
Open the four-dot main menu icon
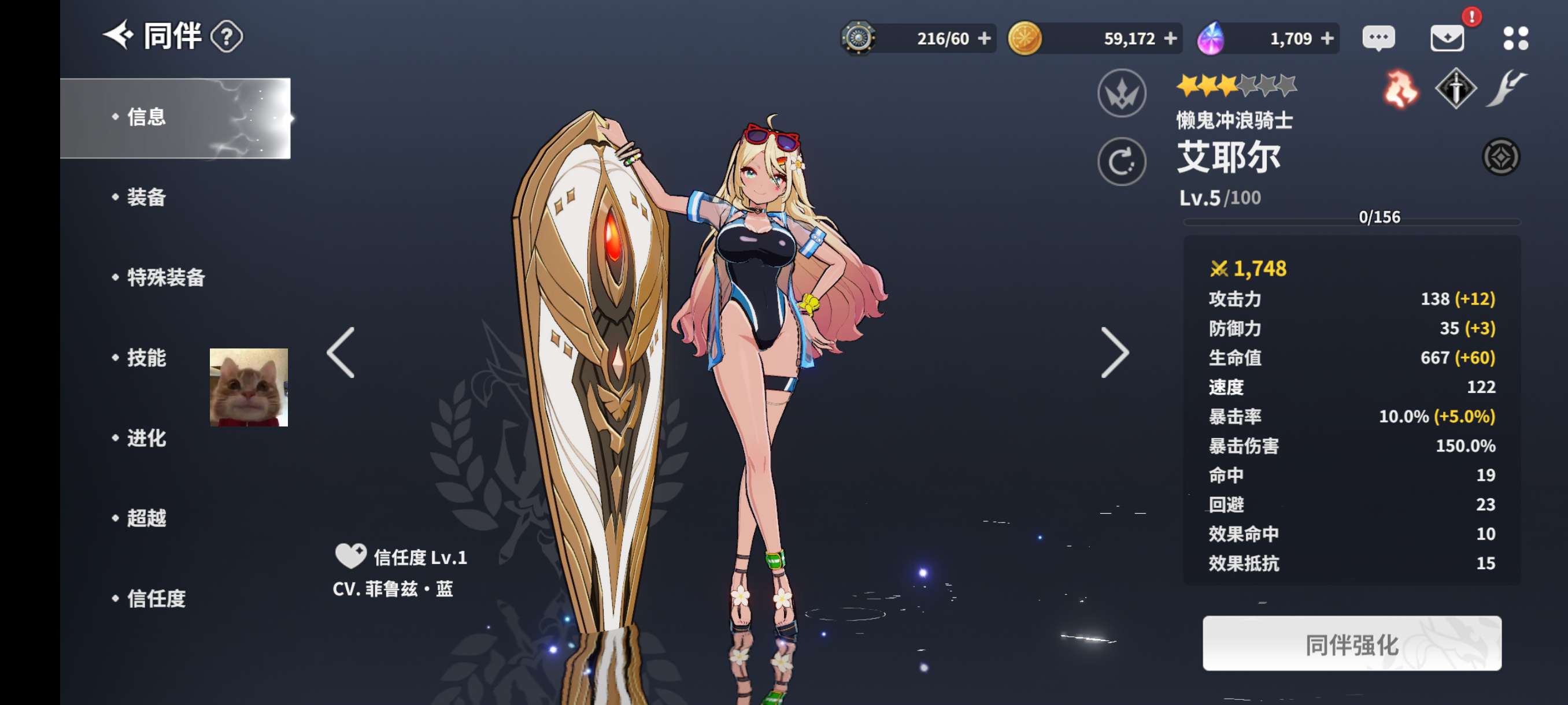tap(1515, 38)
